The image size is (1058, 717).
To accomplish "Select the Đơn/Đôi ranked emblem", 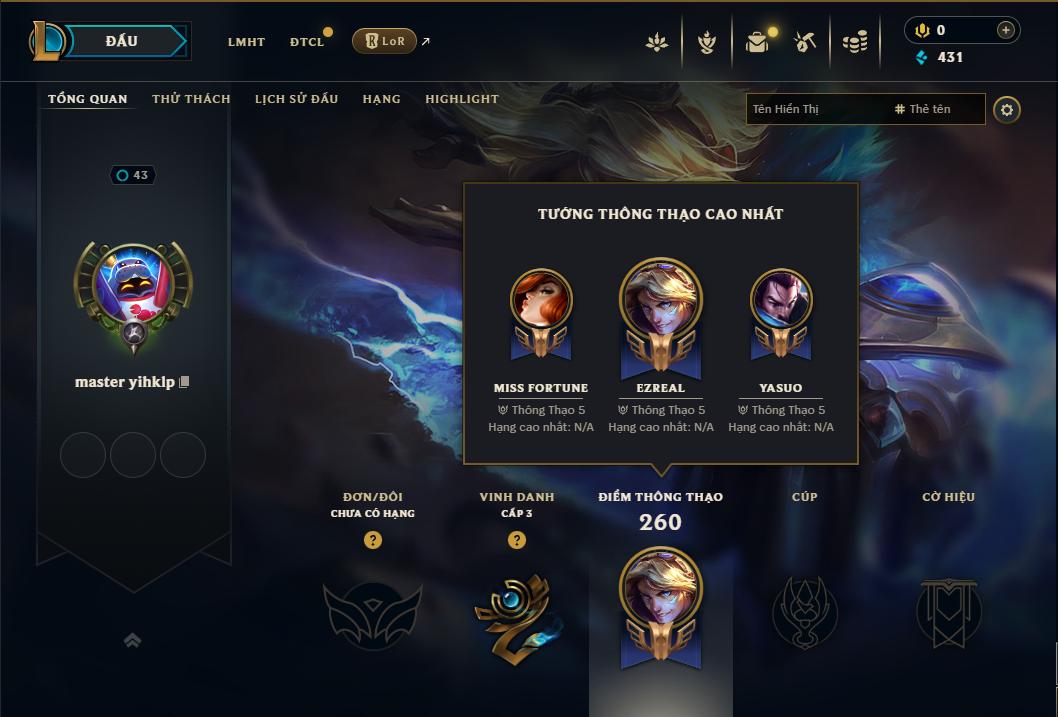I will pos(372,612).
